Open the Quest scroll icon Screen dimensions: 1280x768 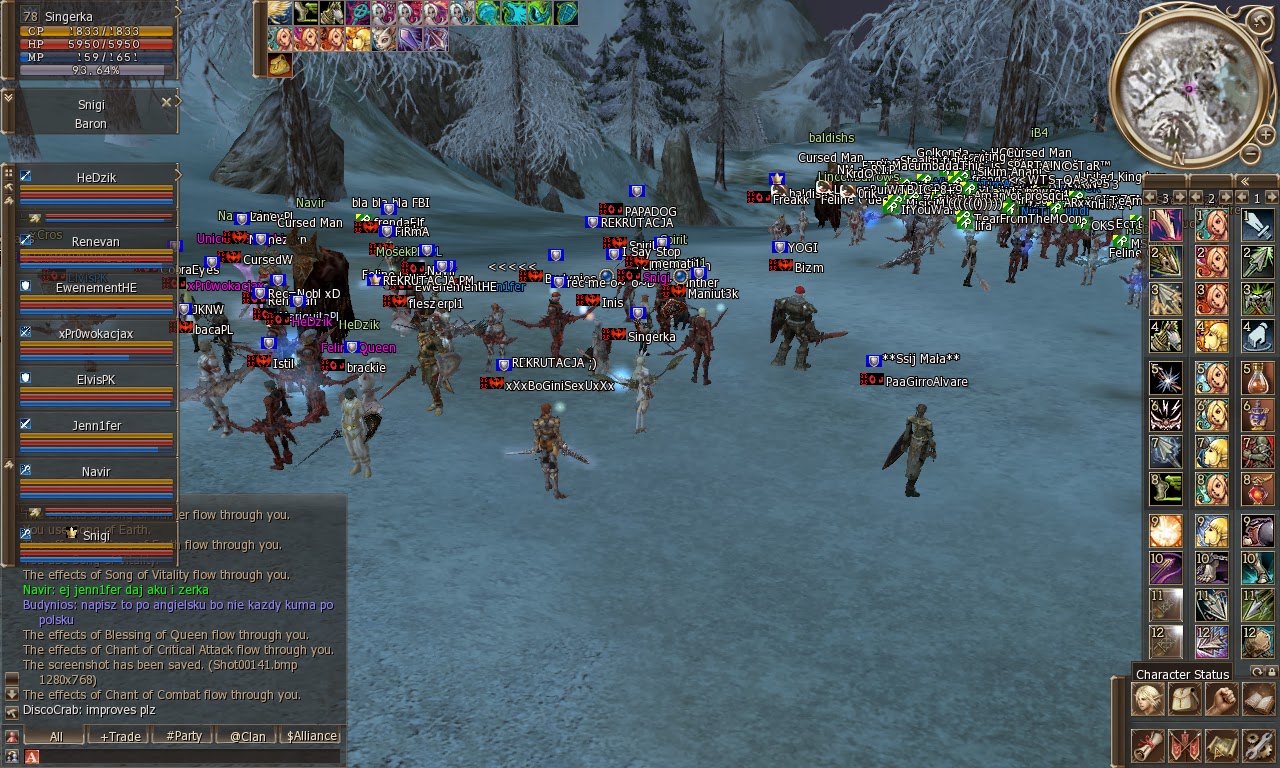pyautogui.click(x=1147, y=745)
